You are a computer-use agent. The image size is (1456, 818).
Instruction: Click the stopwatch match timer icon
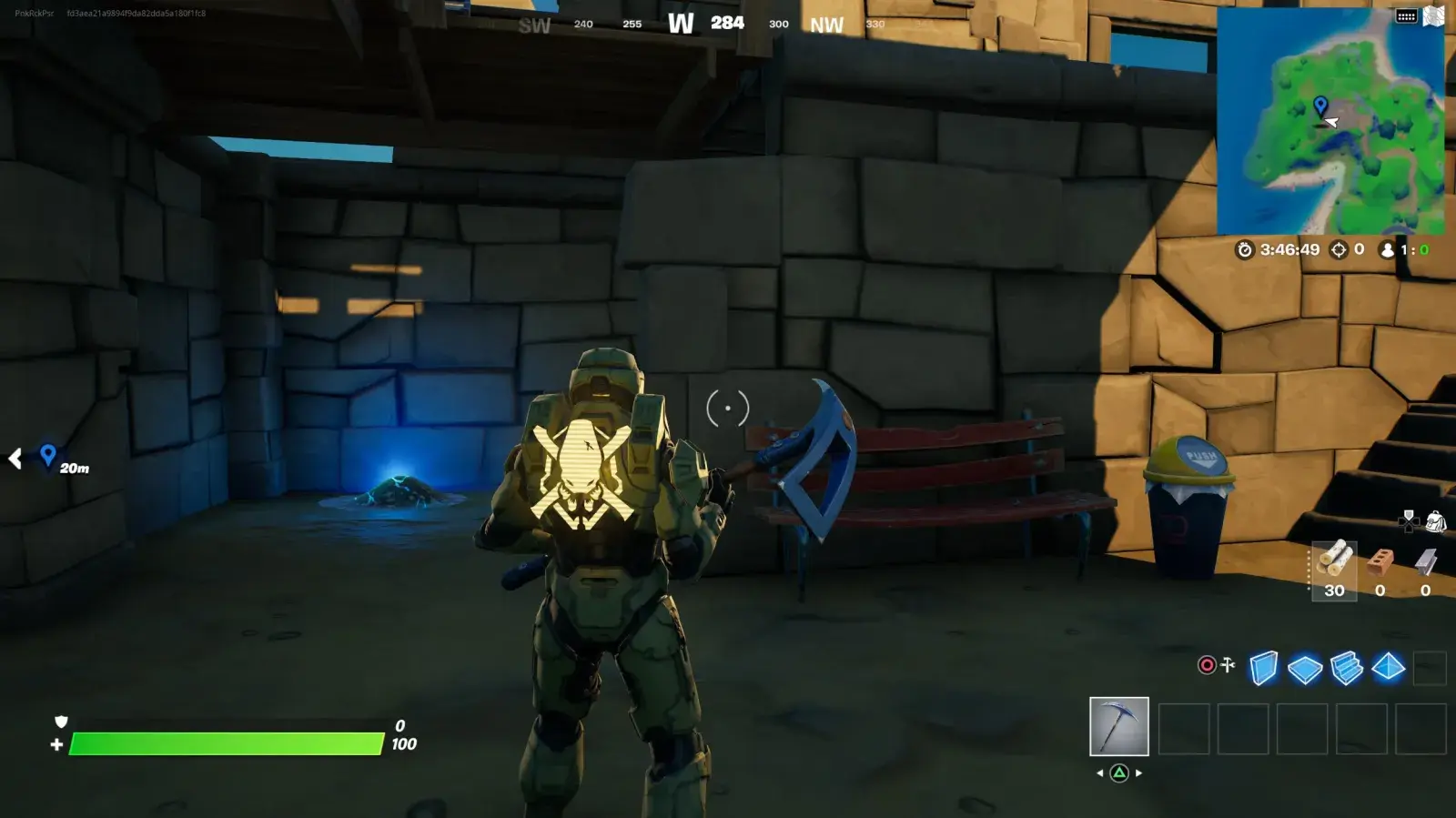tap(1246, 249)
